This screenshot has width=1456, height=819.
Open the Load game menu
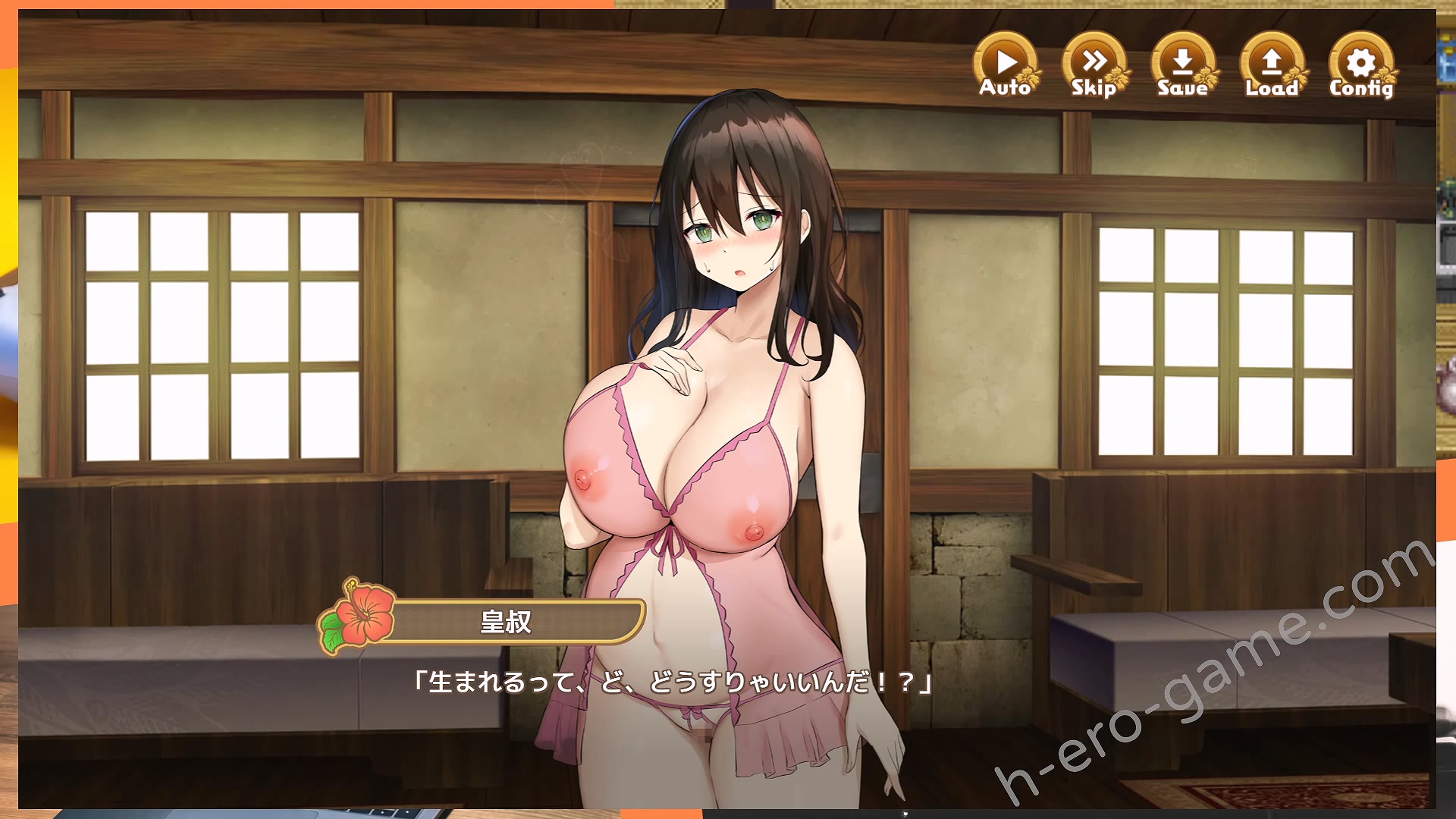click(1272, 66)
